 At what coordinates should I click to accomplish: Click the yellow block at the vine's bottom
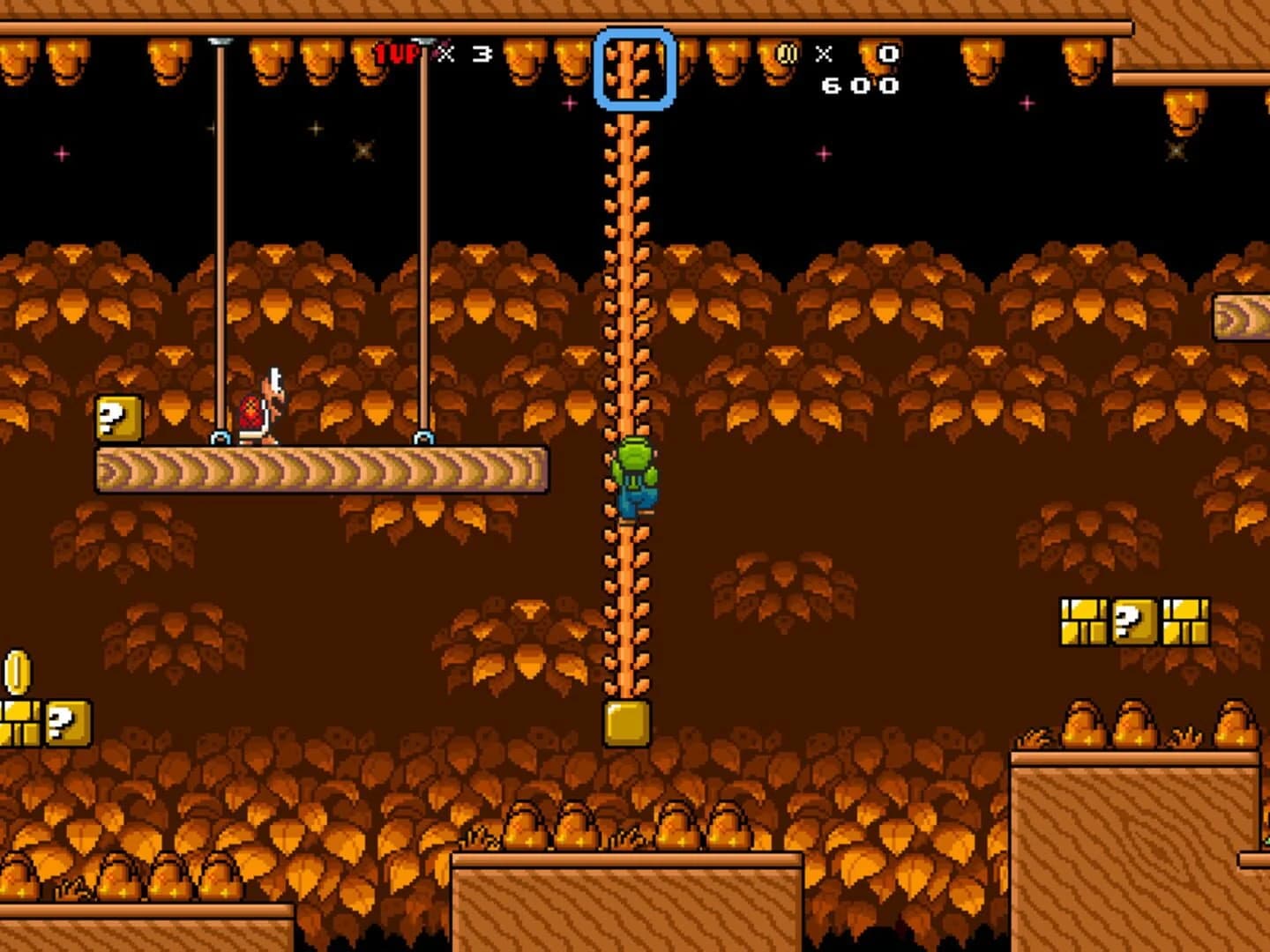(627, 725)
